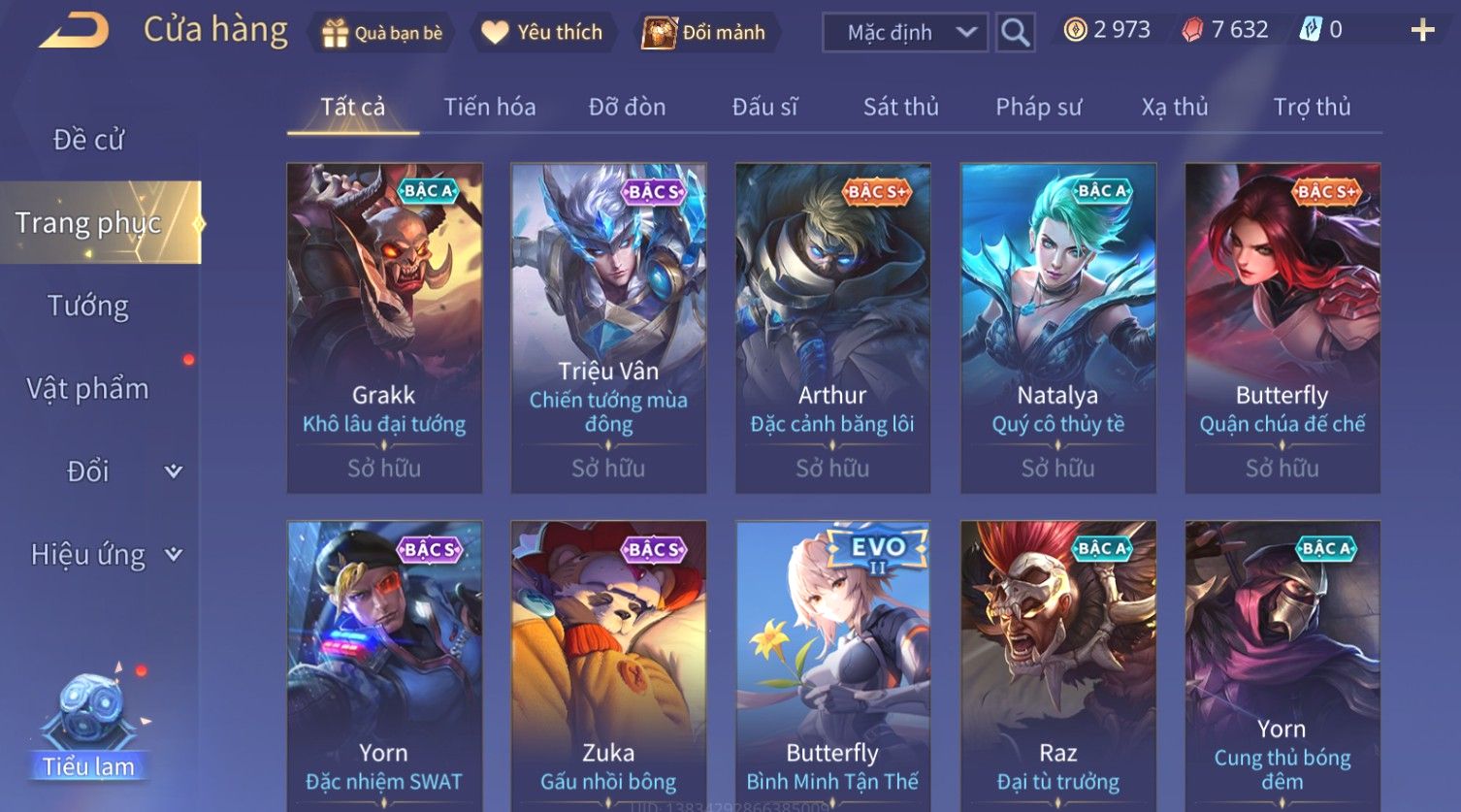Expand the Mặc định sort dropdown
1461x812 pixels.
(904, 32)
